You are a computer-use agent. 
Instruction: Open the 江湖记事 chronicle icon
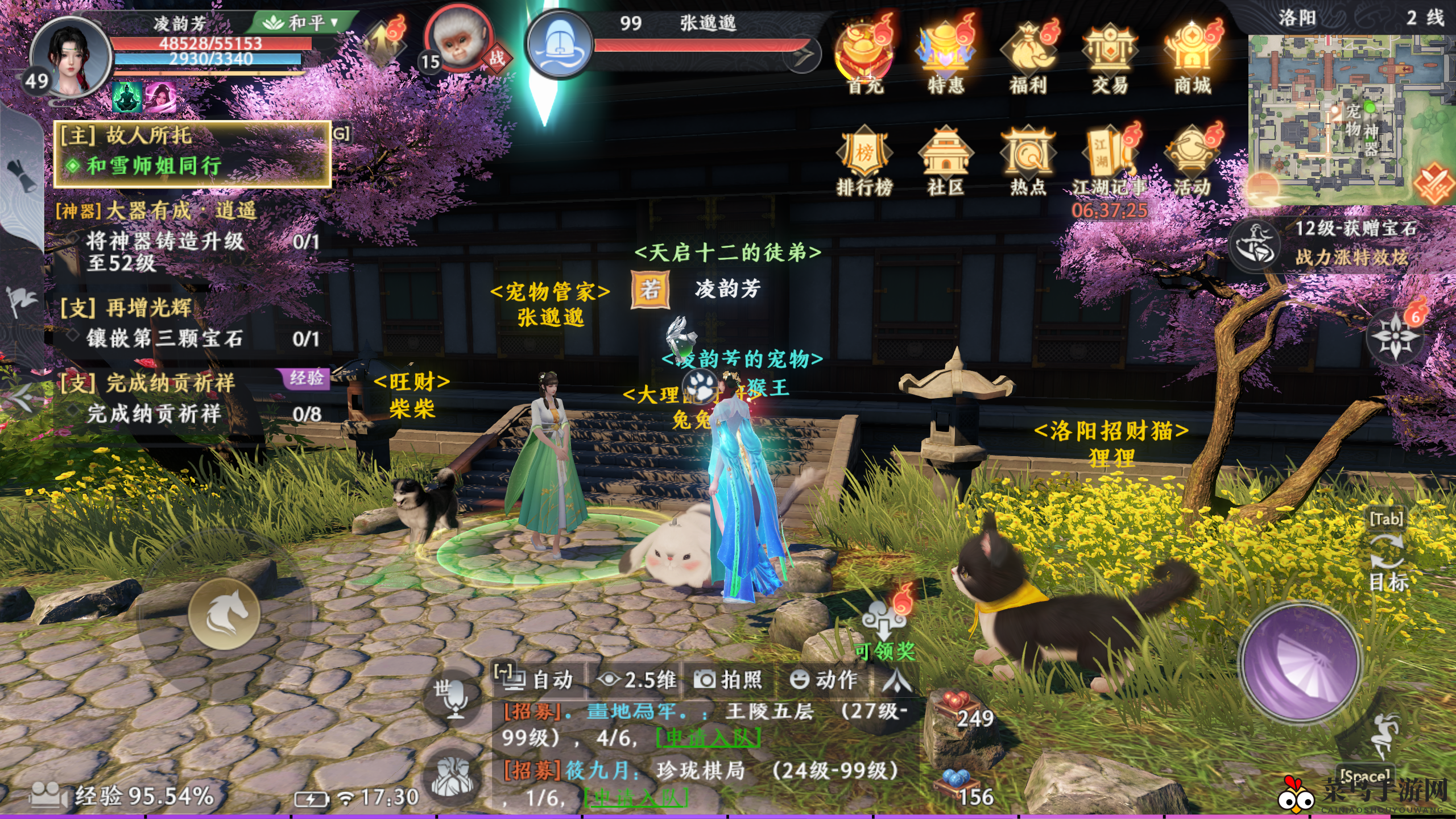pyautogui.click(x=1109, y=159)
